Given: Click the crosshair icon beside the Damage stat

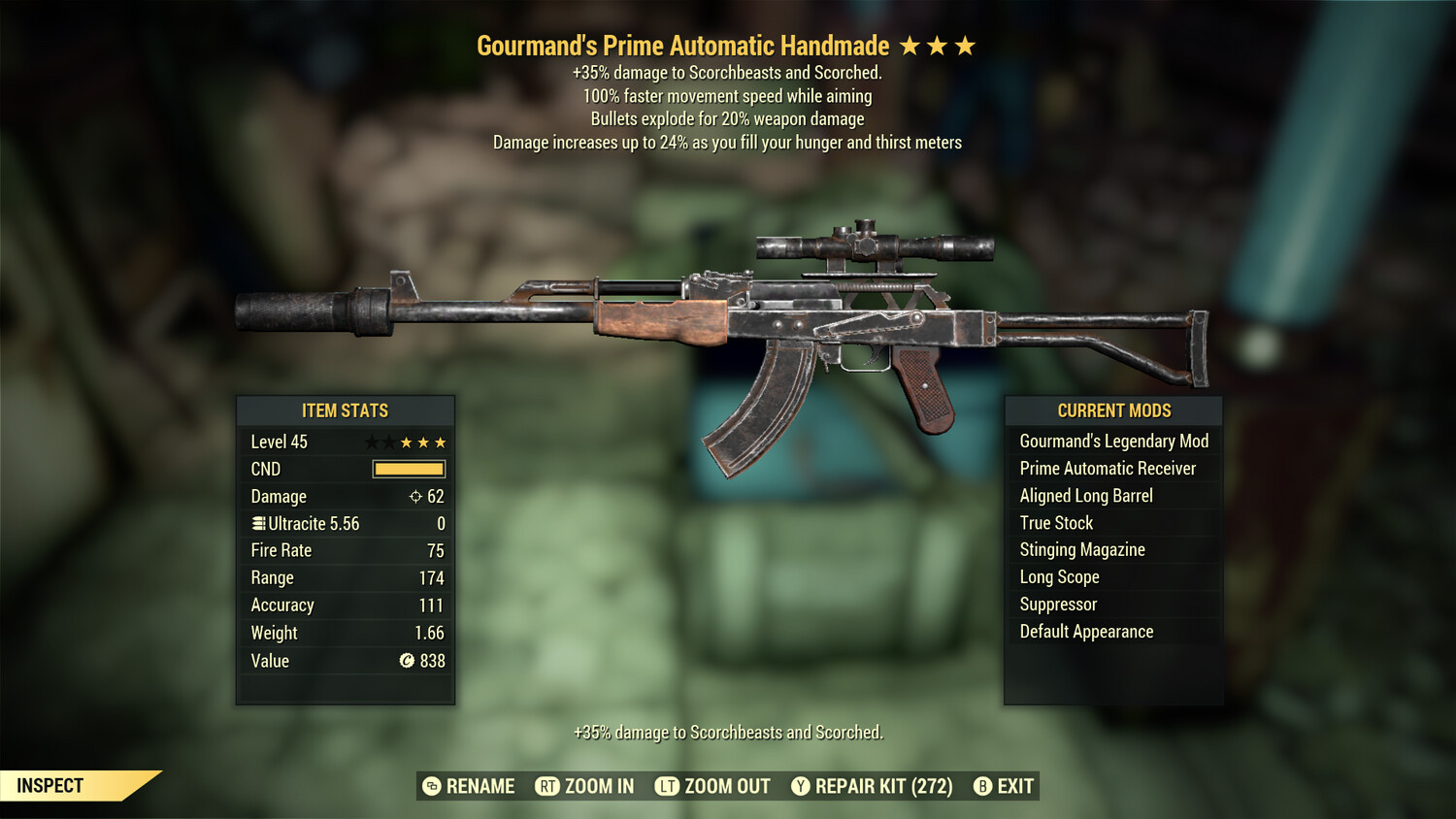Looking at the screenshot, I should (414, 496).
